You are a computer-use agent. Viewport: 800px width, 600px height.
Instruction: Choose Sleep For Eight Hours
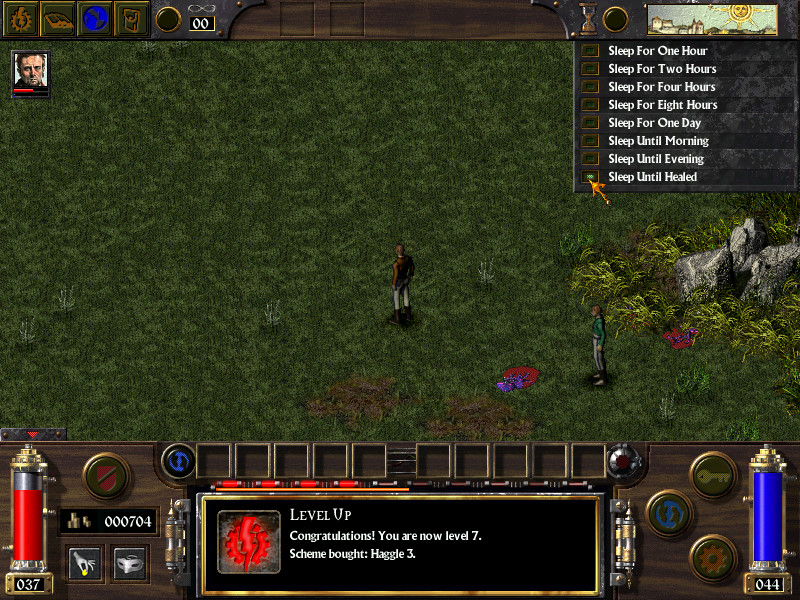(x=662, y=105)
